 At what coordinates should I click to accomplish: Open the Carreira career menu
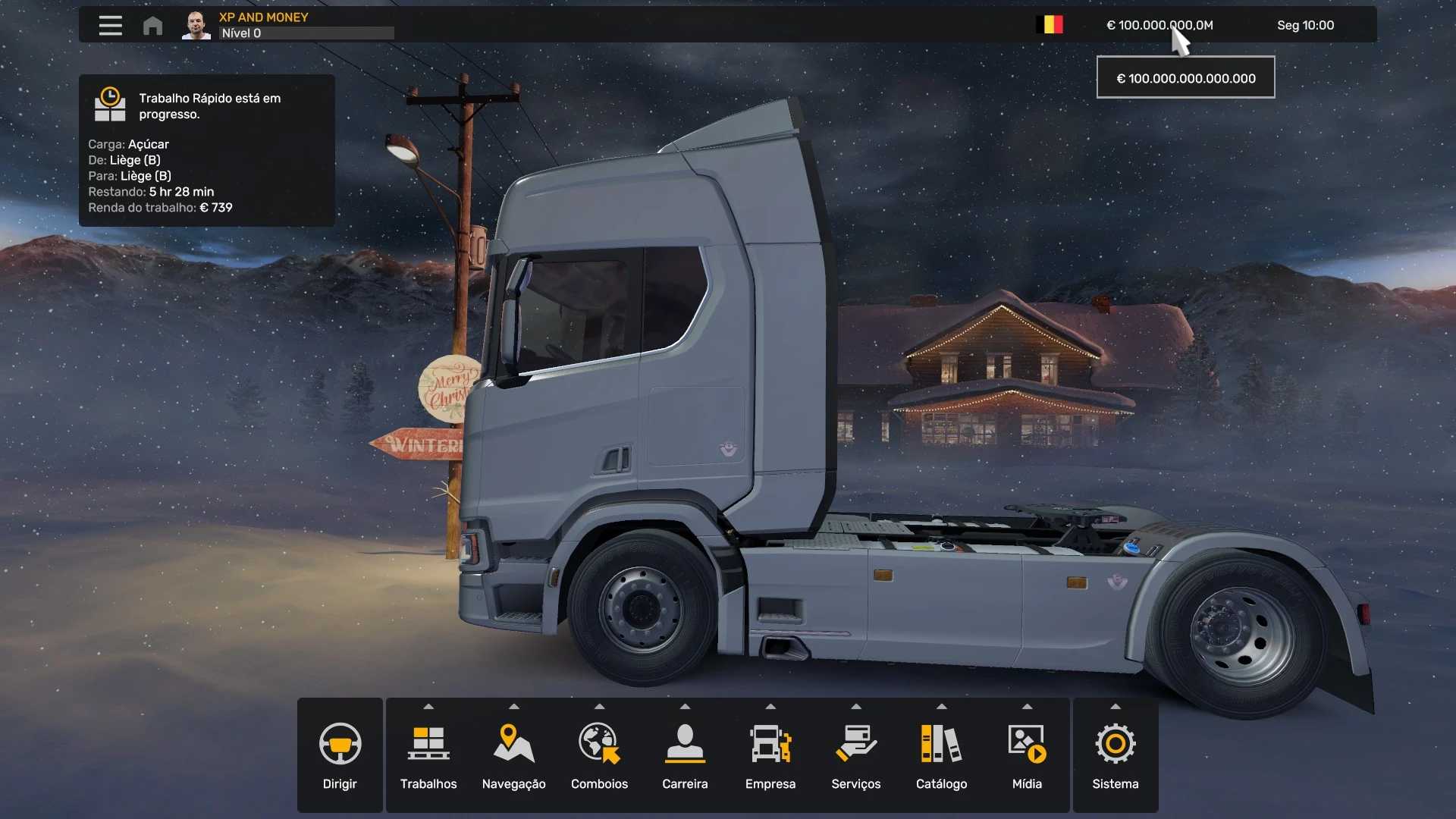pyautogui.click(x=685, y=755)
